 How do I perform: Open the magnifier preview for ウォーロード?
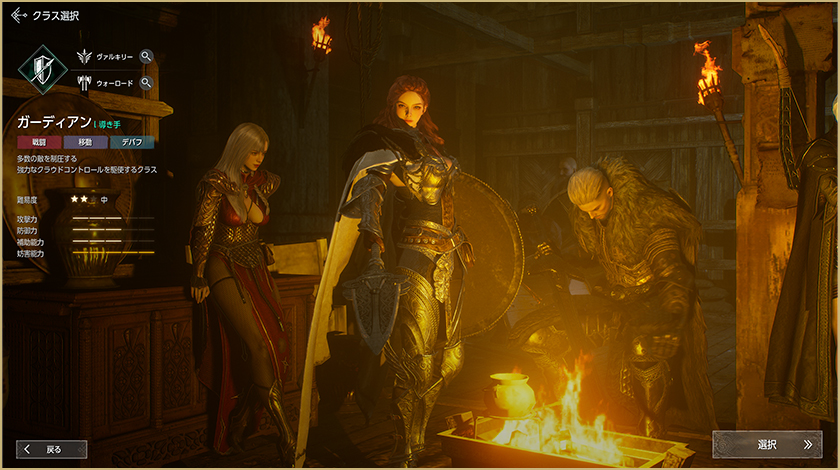pyautogui.click(x=146, y=83)
